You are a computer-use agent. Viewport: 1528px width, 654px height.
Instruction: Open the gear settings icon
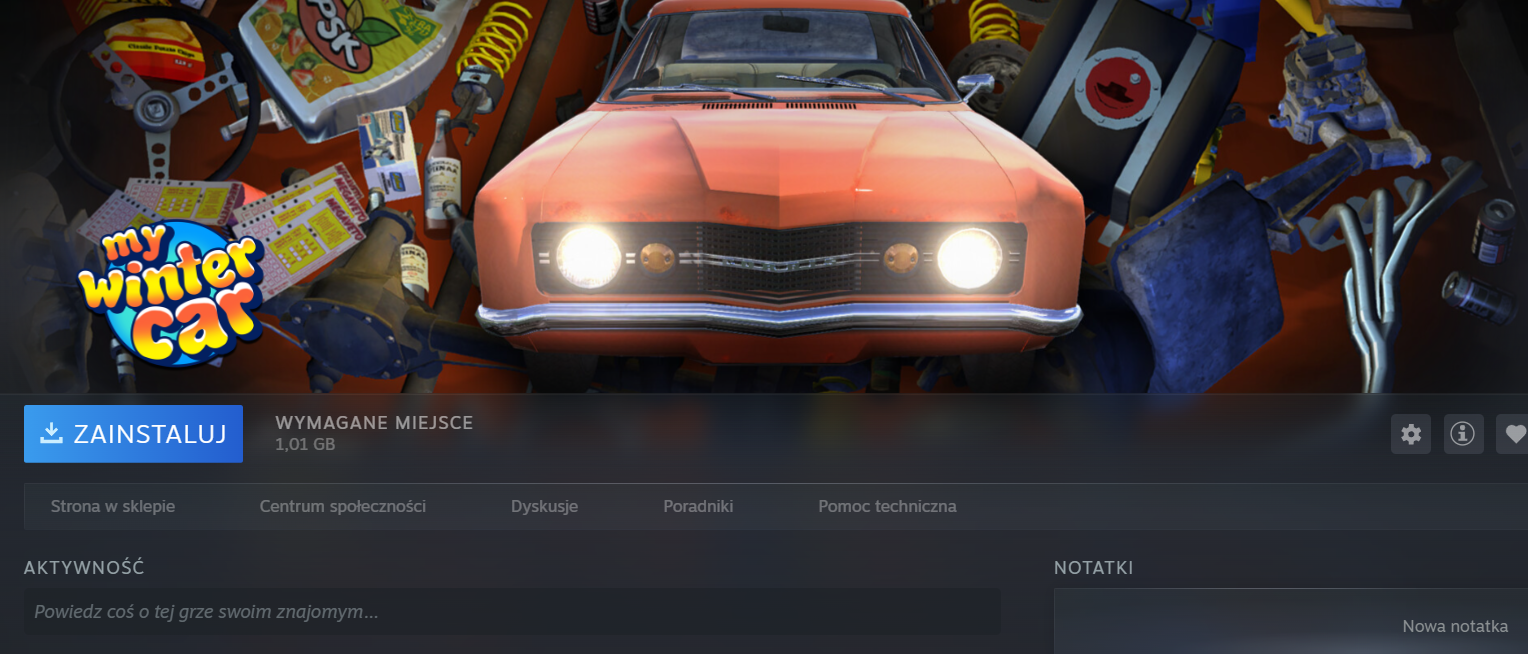tap(1411, 434)
